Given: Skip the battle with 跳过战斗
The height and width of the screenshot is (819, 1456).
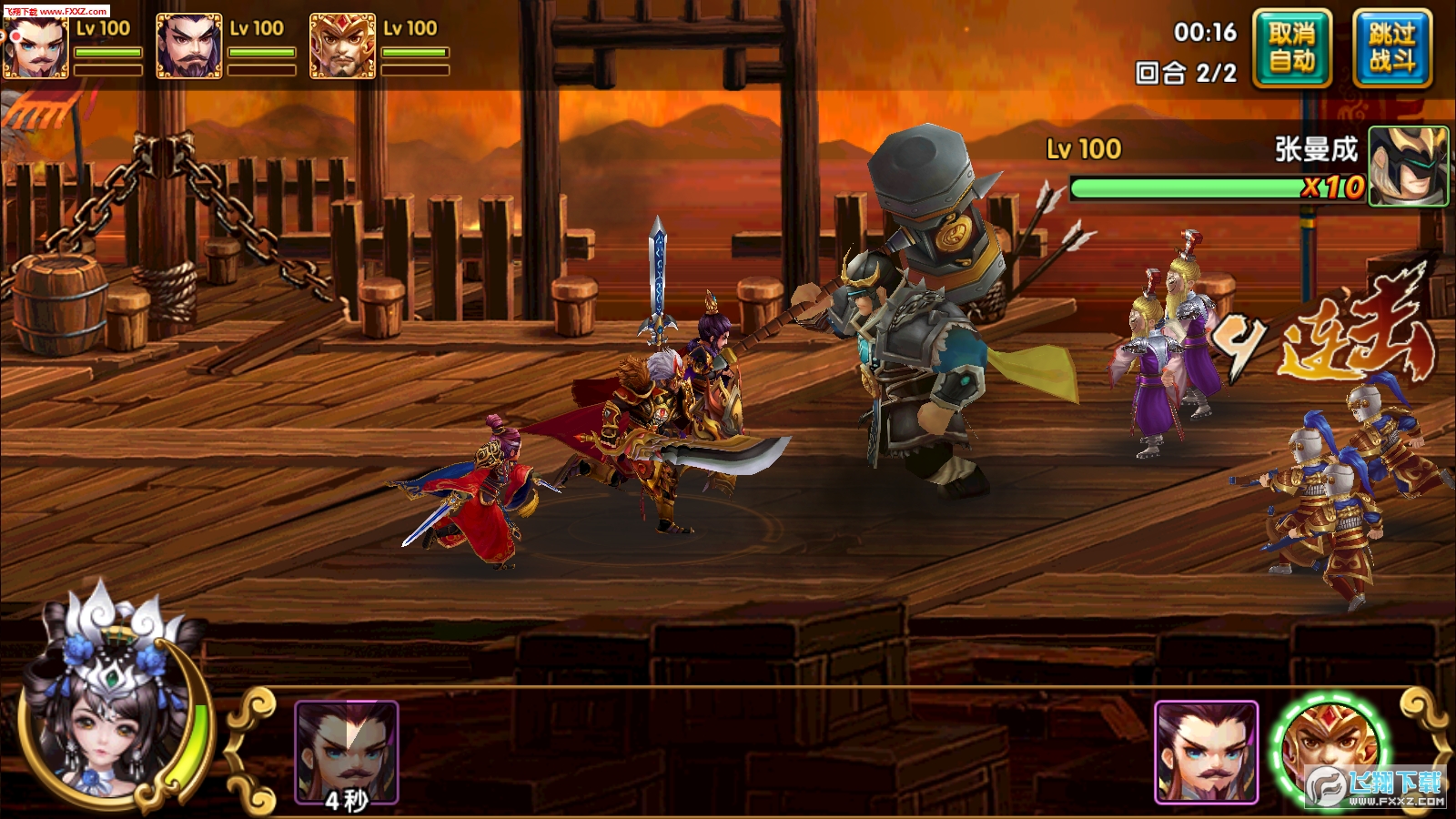Looking at the screenshot, I should coord(1392,48).
